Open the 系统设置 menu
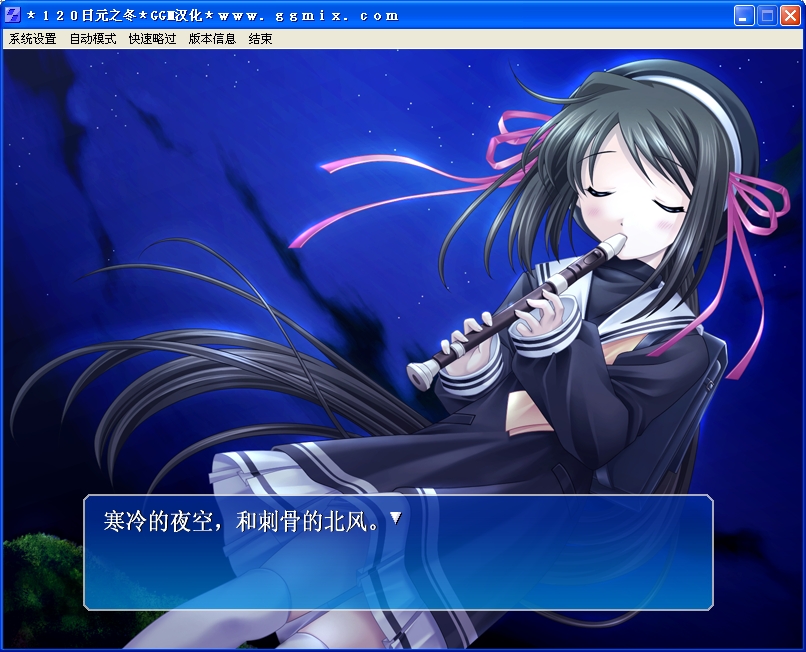Screen dimensions: 806x652 (33, 39)
